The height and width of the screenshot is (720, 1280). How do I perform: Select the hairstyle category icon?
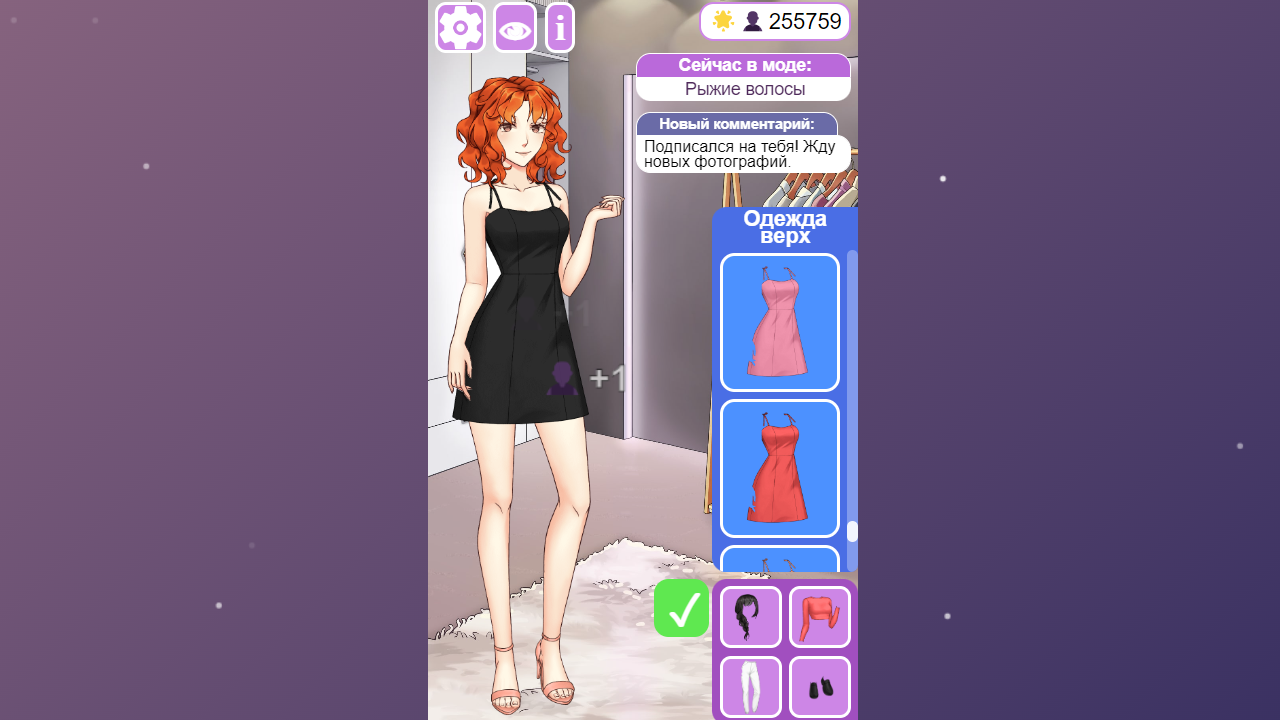coord(750,616)
